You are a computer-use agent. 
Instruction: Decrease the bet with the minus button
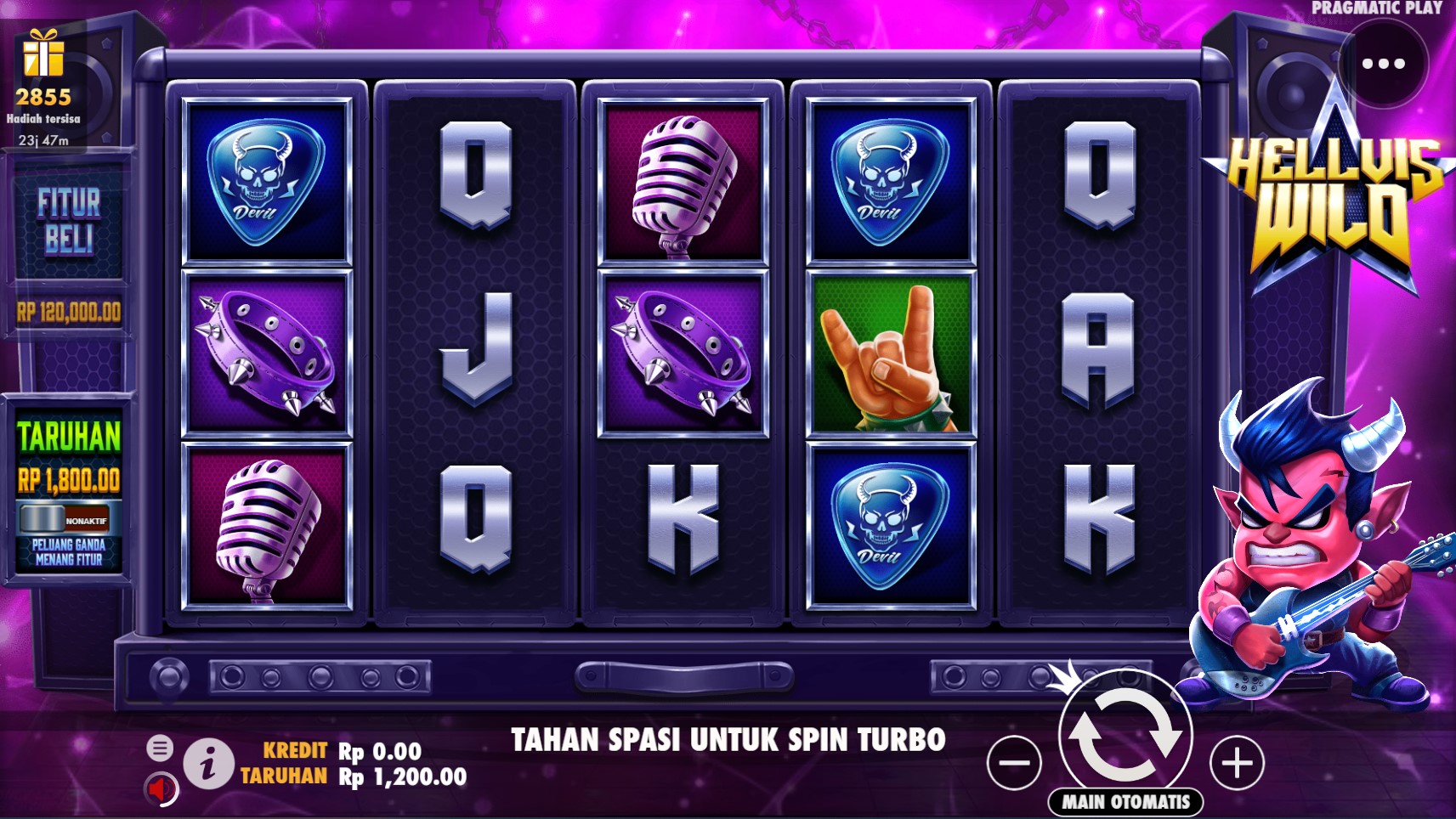[1014, 762]
